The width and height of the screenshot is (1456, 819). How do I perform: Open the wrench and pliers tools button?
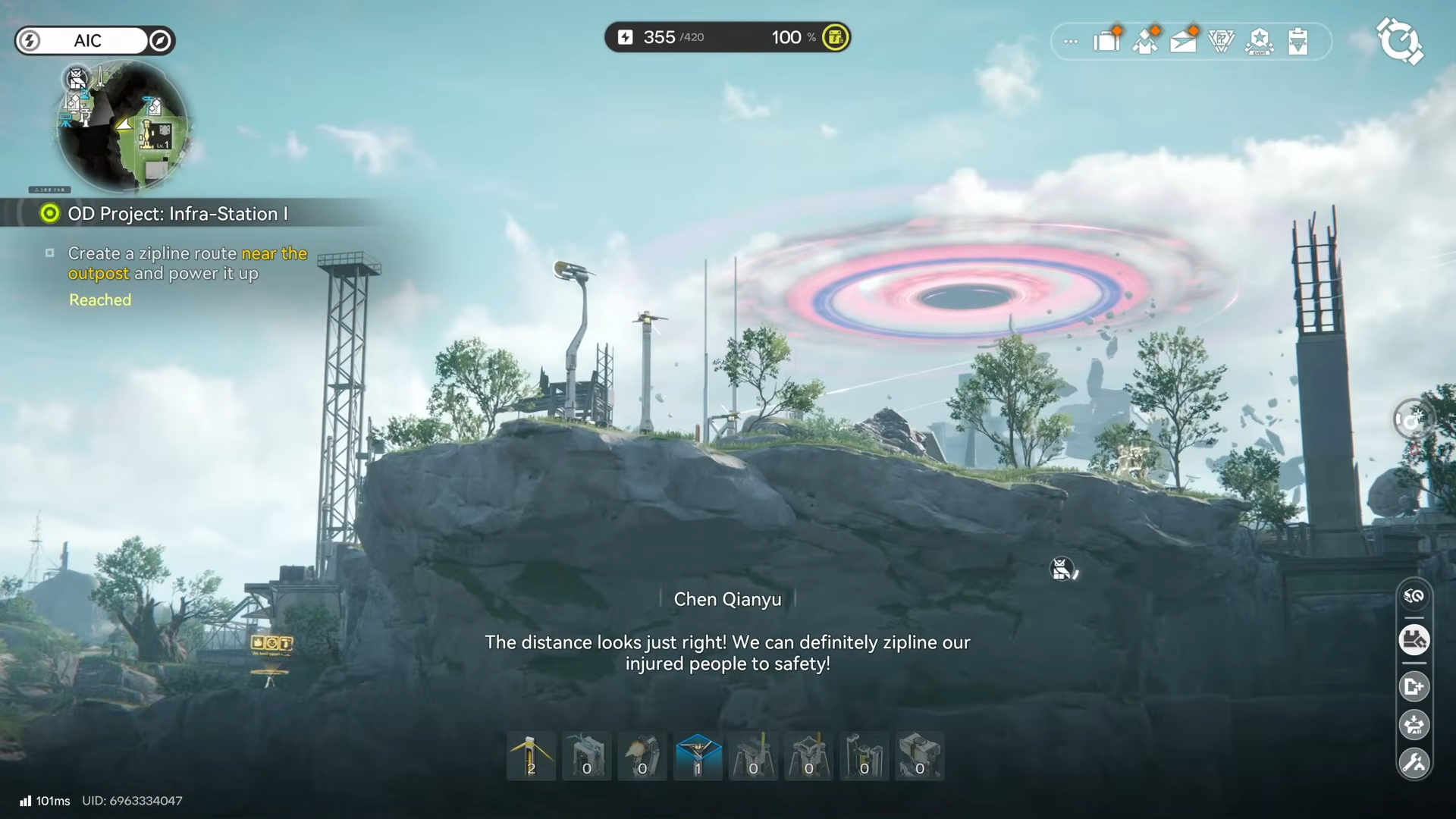pos(1414,763)
